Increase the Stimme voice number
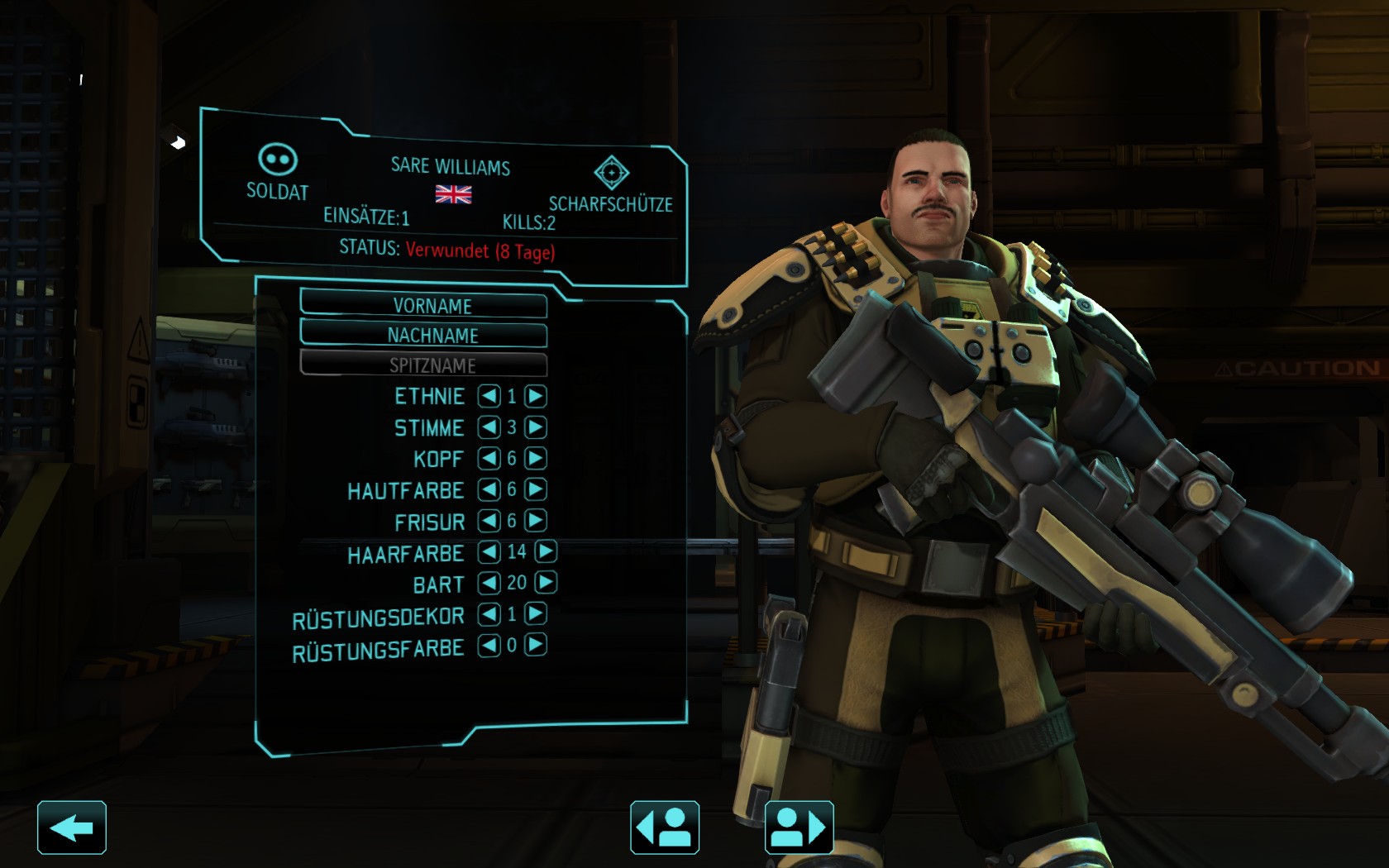Image resolution: width=1389 pixels, height=868 pixels. pyautogui.click(x=536, y=427)
